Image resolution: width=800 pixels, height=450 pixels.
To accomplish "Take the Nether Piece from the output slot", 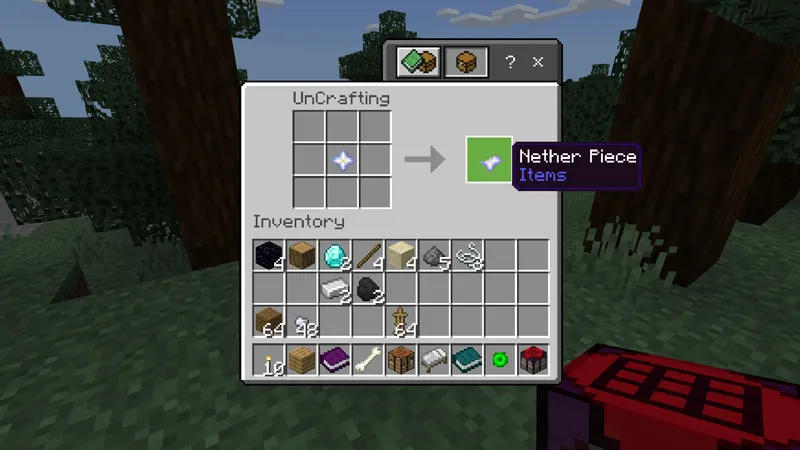I will [x=489, y=160].
